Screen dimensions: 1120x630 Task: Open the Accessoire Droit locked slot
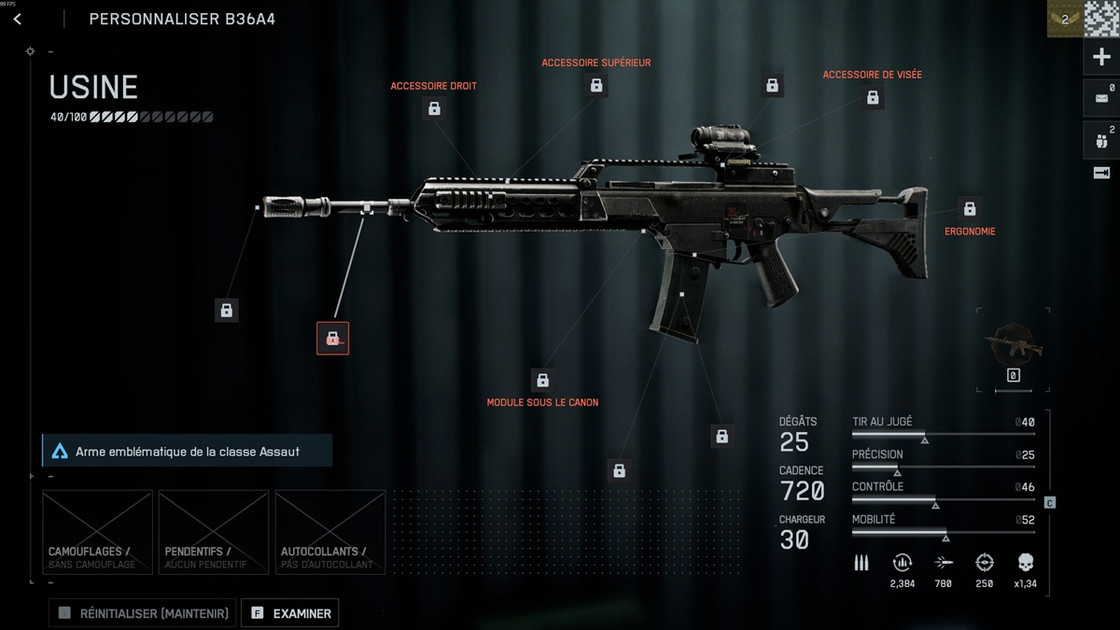[434, 108]
